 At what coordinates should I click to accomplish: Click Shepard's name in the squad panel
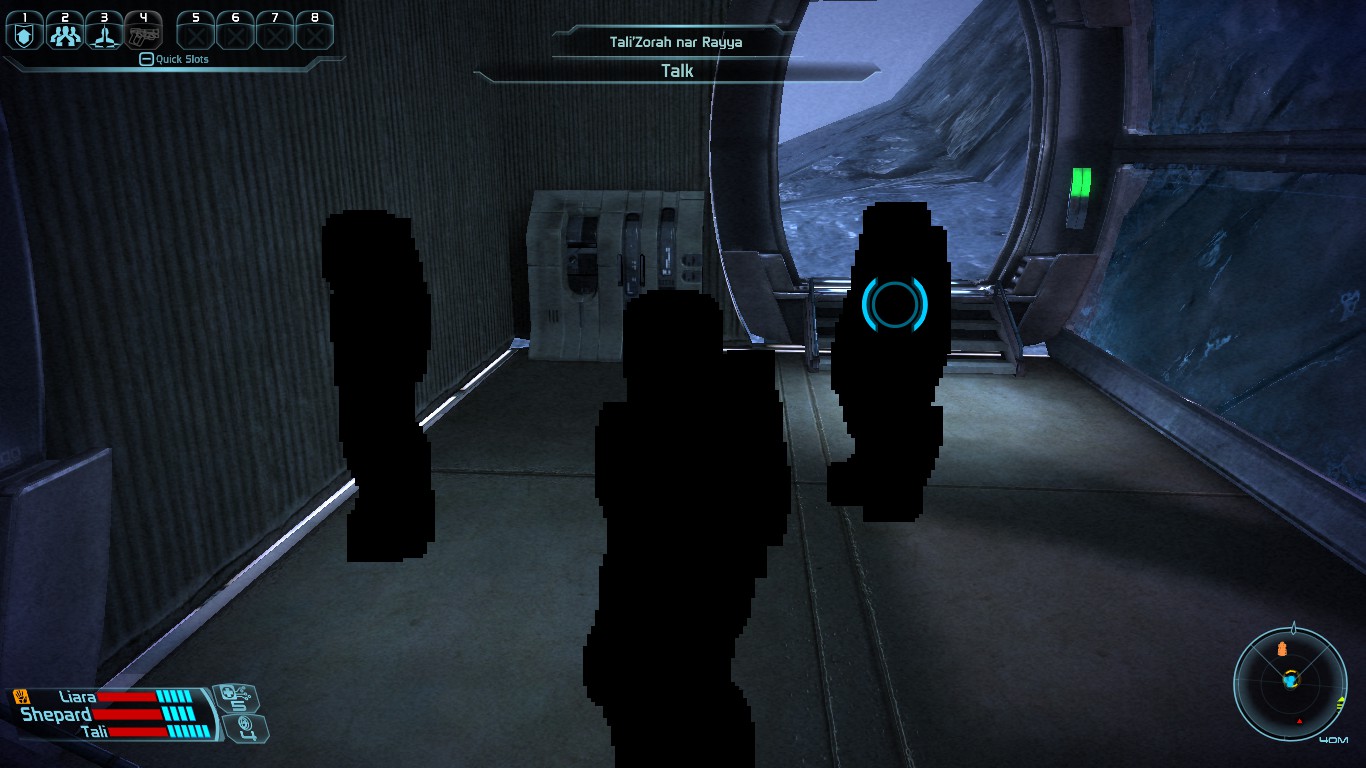56,714
